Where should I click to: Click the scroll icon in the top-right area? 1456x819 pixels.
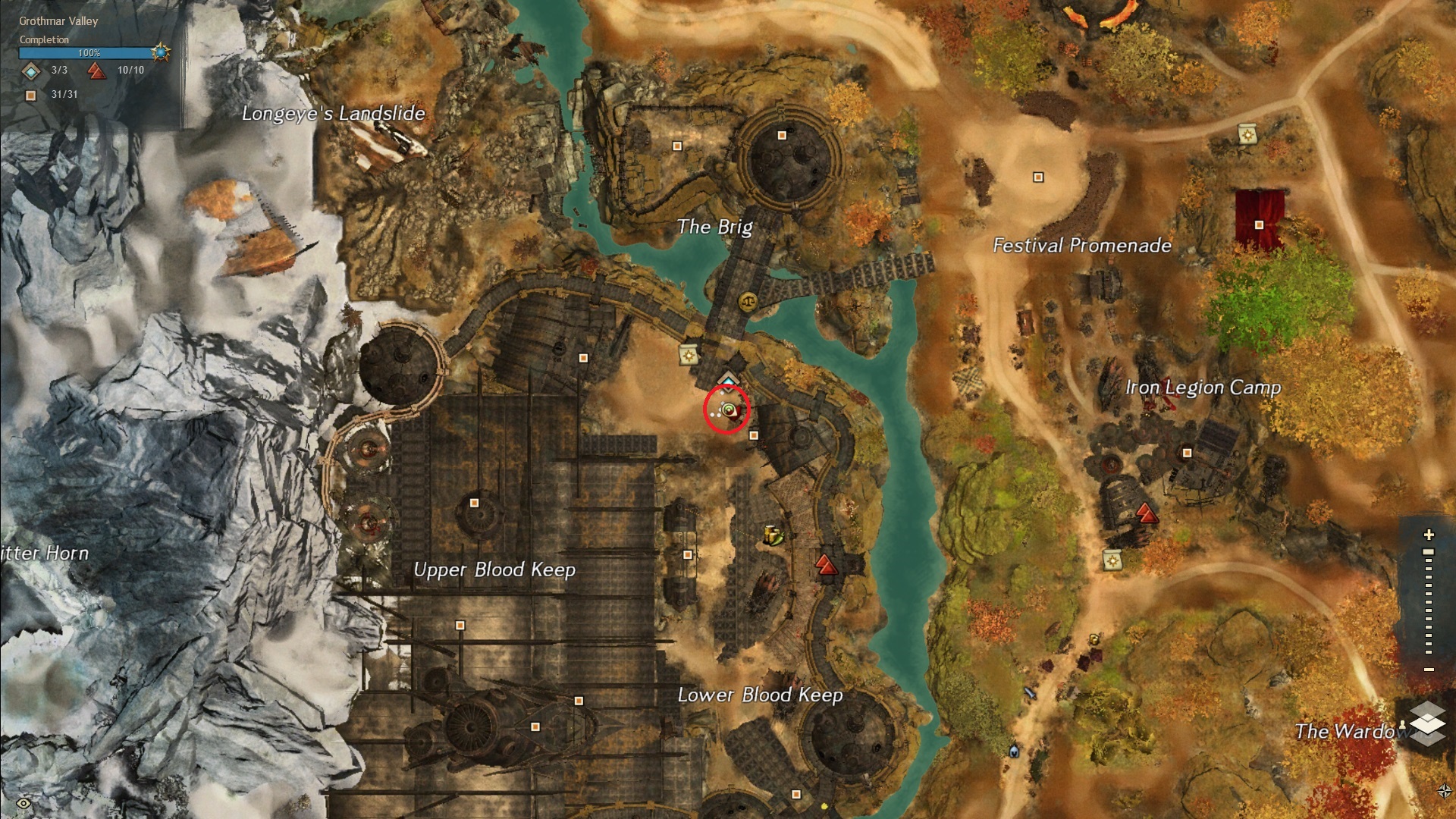pyautogui.click(x=1247, y=135)
